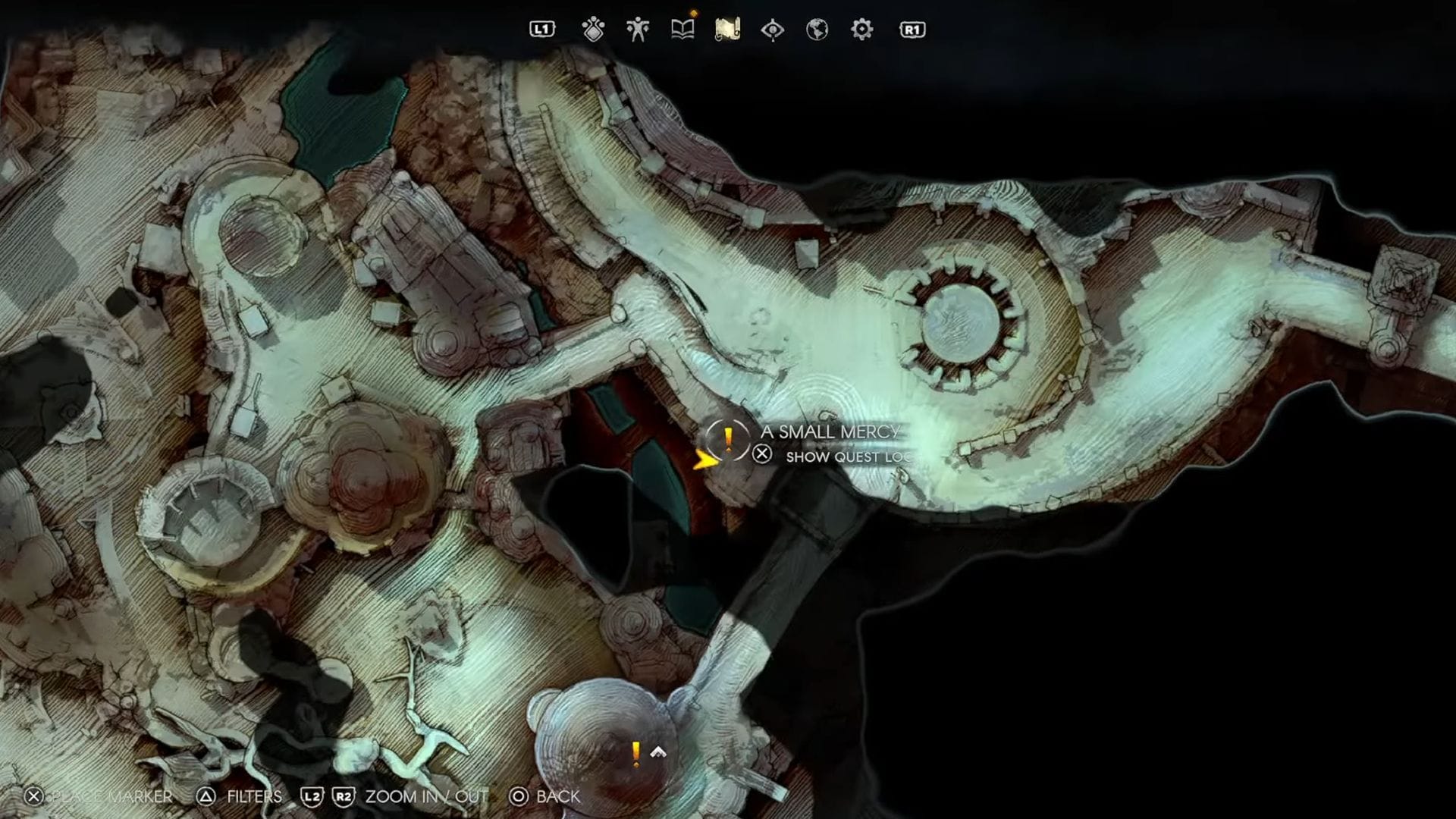Select the A Small Mercy quest marker
This screenshot has height=819, width=1456.
coord(728,438)
